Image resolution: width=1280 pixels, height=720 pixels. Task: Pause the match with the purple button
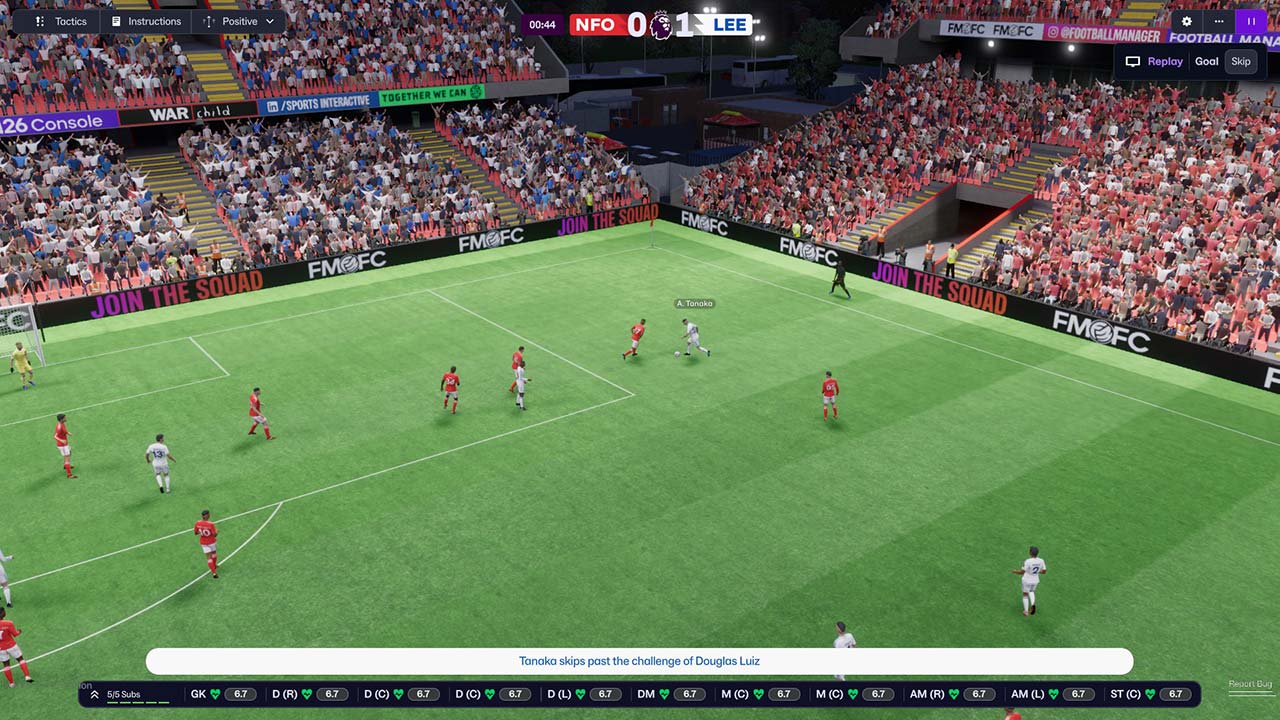coord(1251,21)
